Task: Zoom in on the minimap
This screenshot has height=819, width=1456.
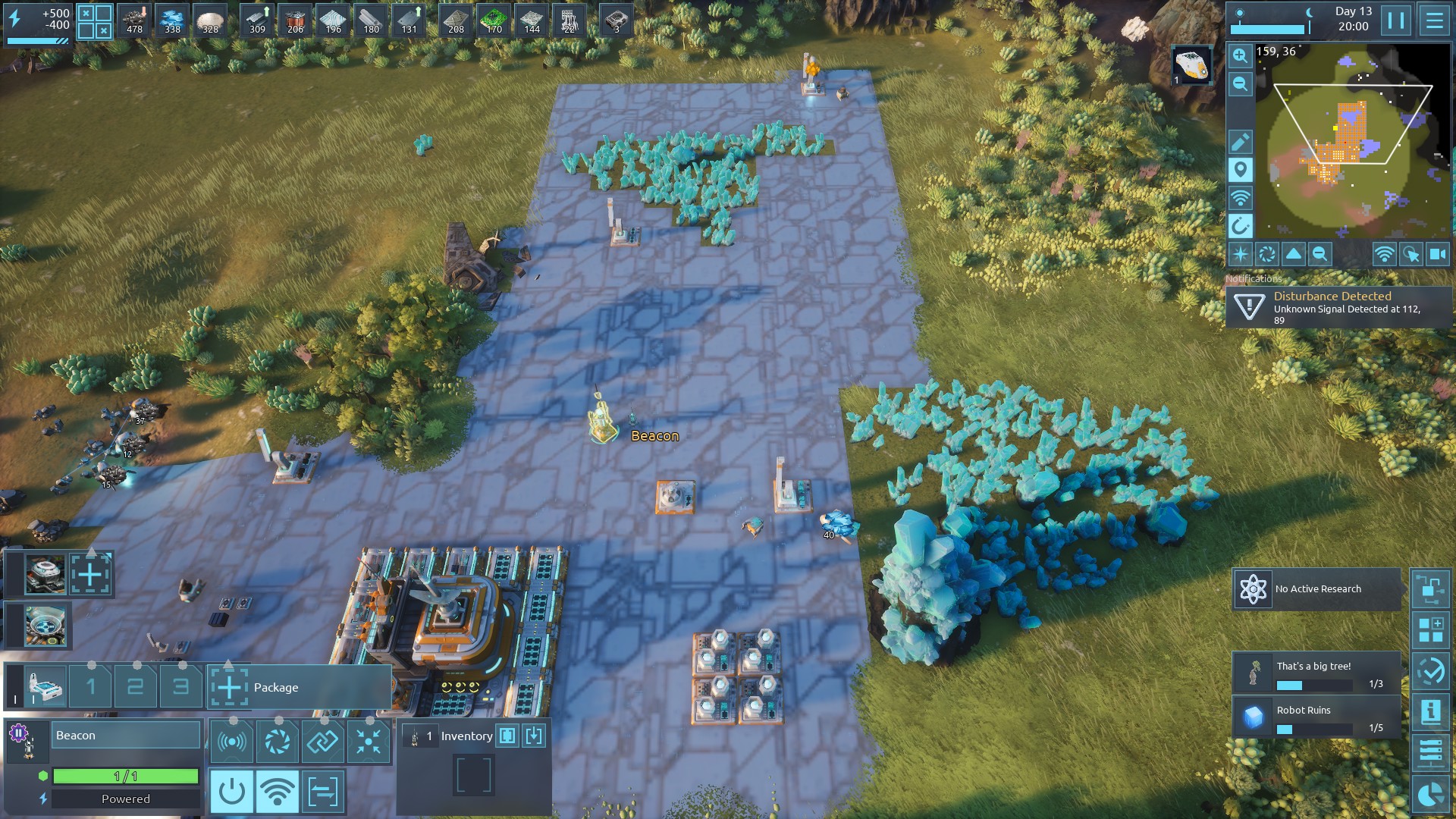Action: tap(1240, 55)
